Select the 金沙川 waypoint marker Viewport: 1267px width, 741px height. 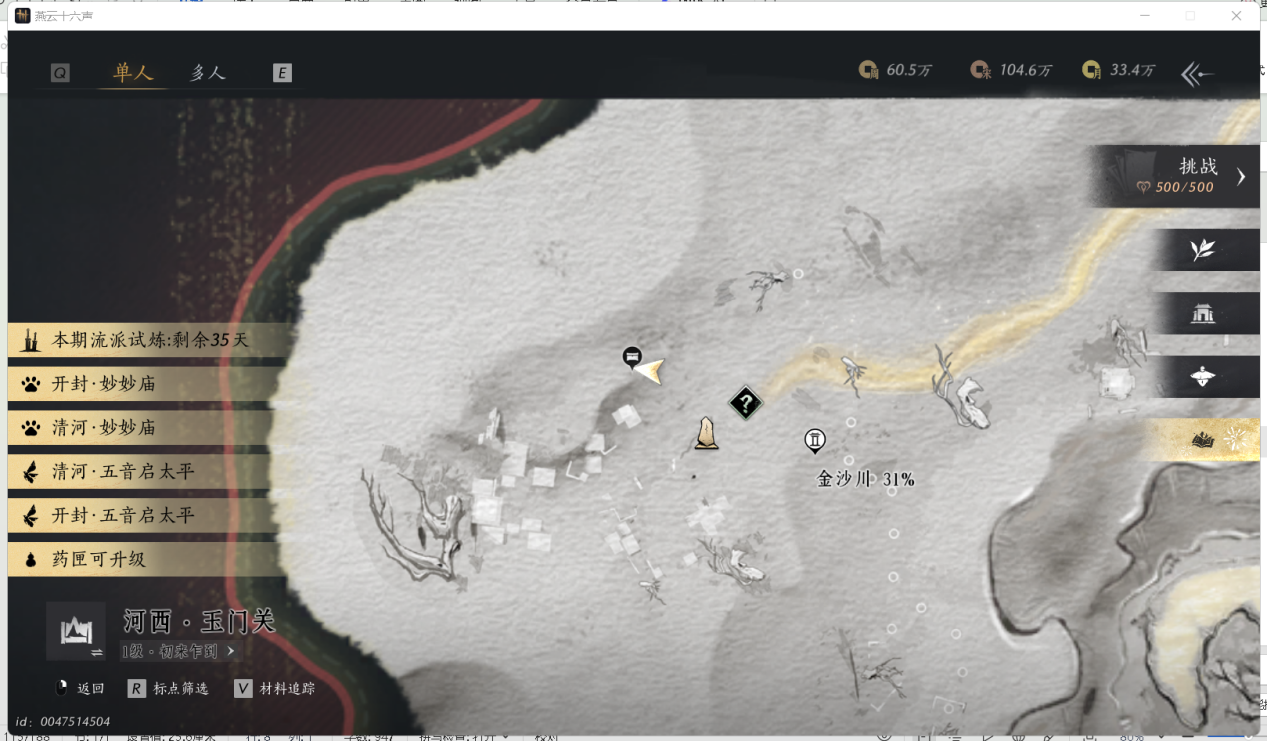click(x=815, y=440)
